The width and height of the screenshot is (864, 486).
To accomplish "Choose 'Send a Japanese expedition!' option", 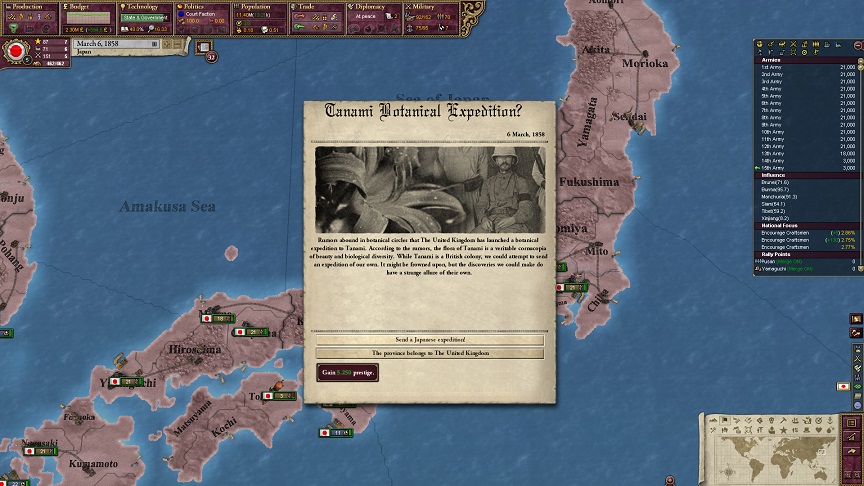I will click(x=431, y=340).
